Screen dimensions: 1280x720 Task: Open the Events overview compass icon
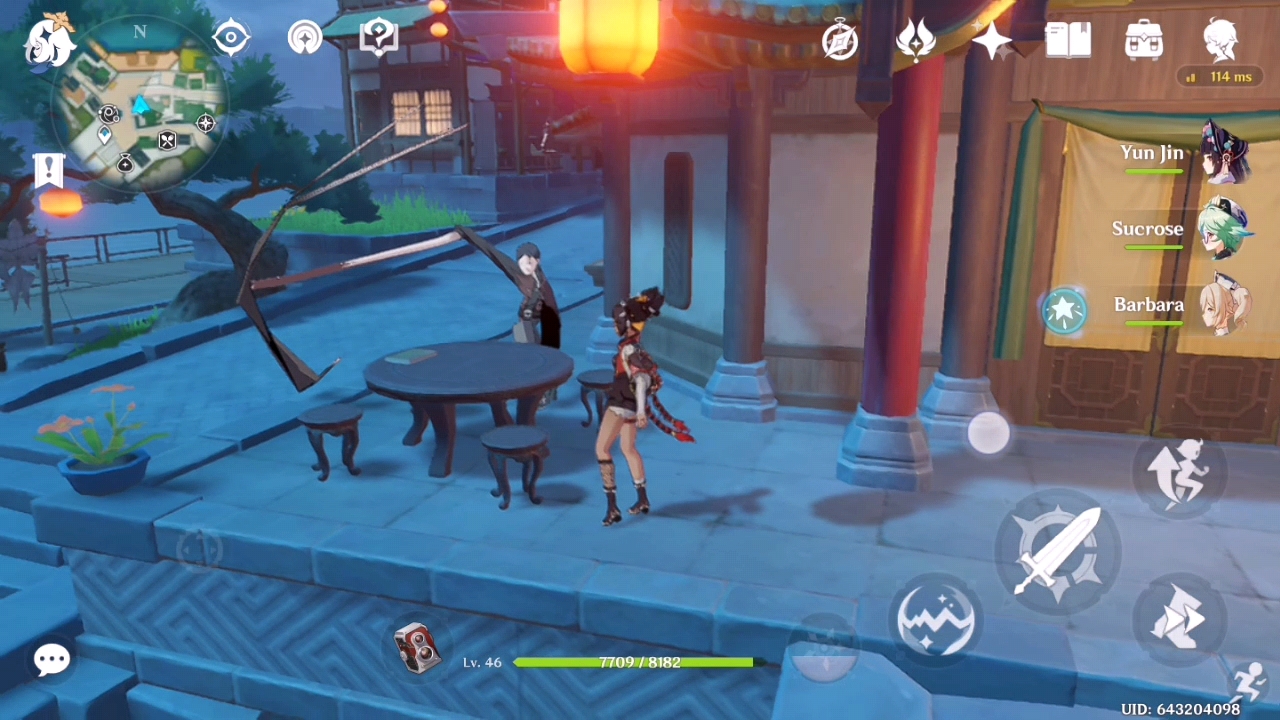click(840, 40)
